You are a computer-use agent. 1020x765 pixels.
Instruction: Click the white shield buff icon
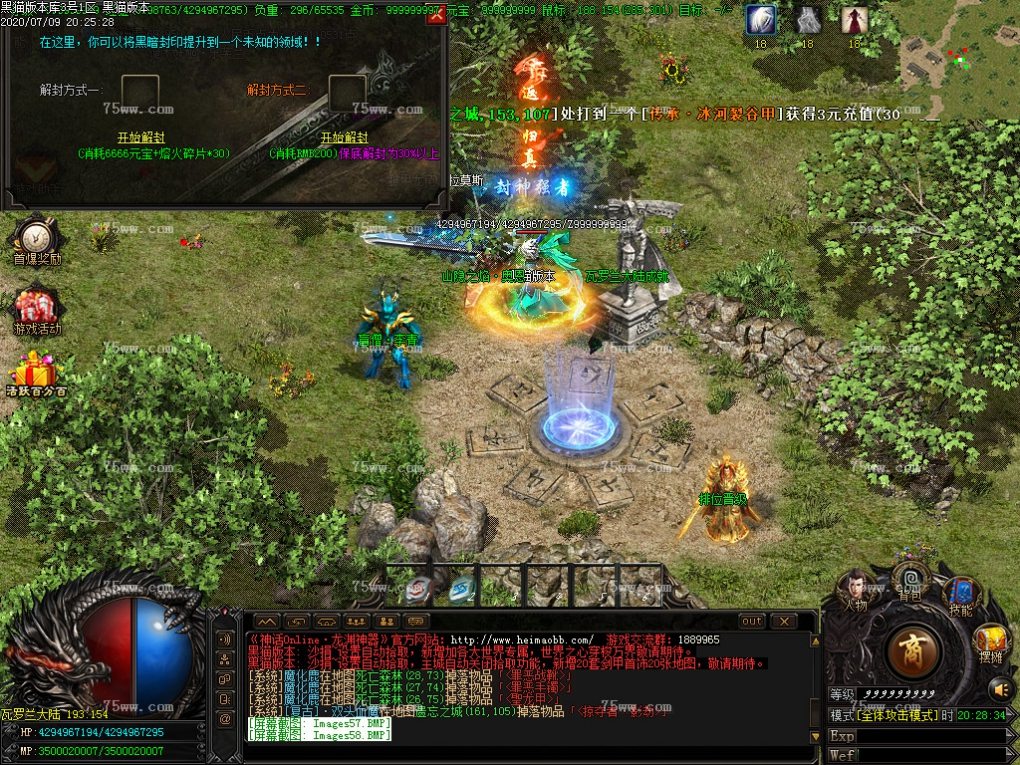tap(760, 20)
